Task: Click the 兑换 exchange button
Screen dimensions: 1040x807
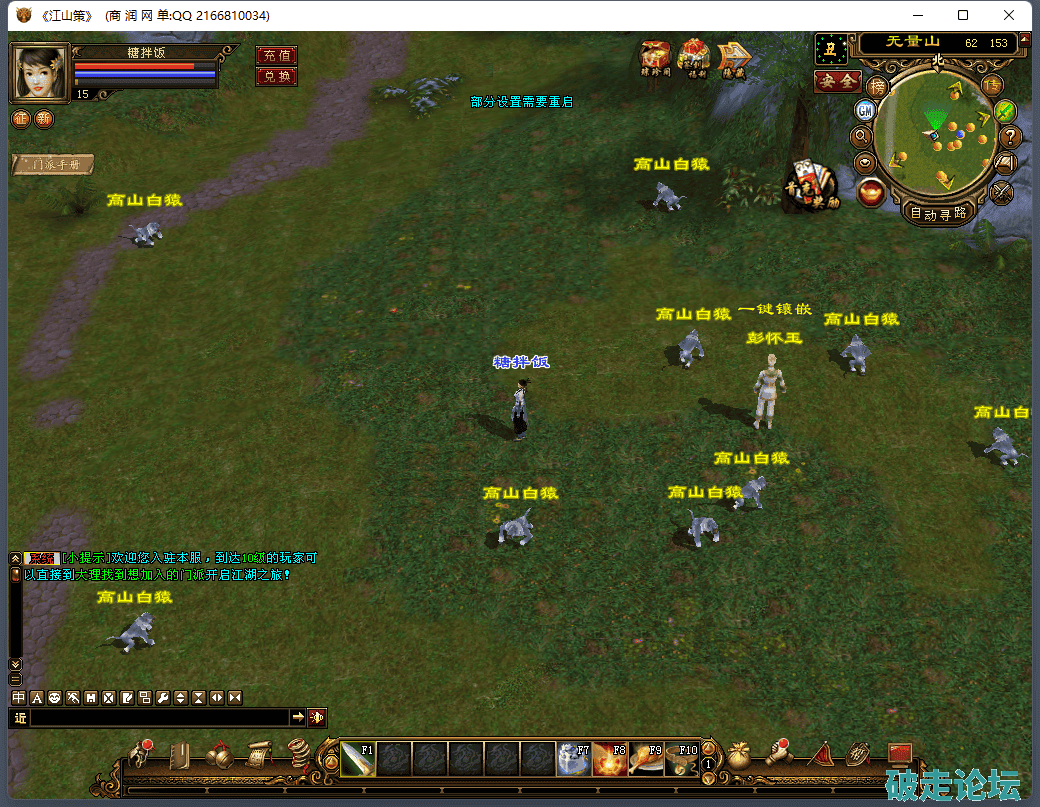Action: (x=276, y=77)
